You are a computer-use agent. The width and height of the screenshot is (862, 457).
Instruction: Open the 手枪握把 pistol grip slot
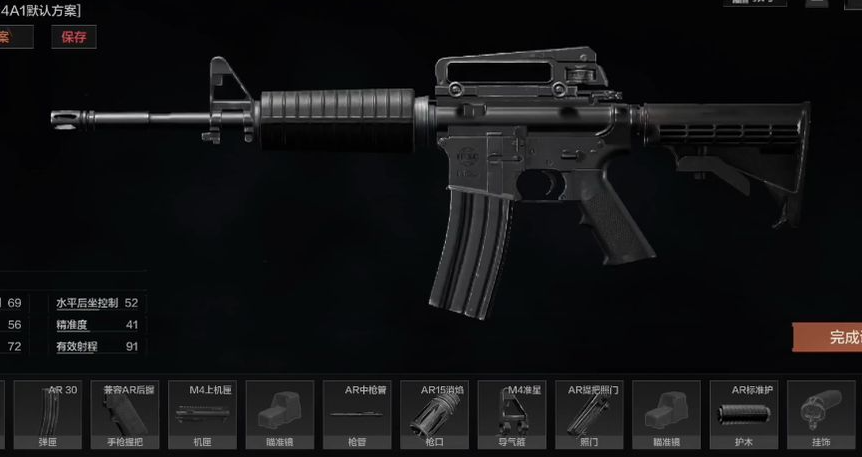(125, 415)
